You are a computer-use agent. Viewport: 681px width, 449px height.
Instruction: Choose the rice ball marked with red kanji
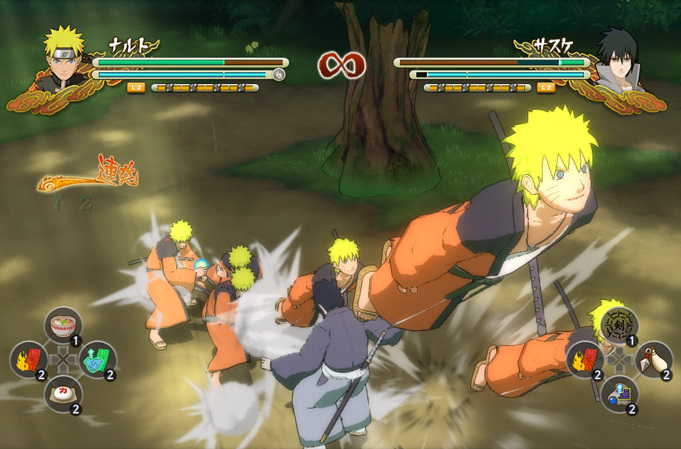point(62,393)
